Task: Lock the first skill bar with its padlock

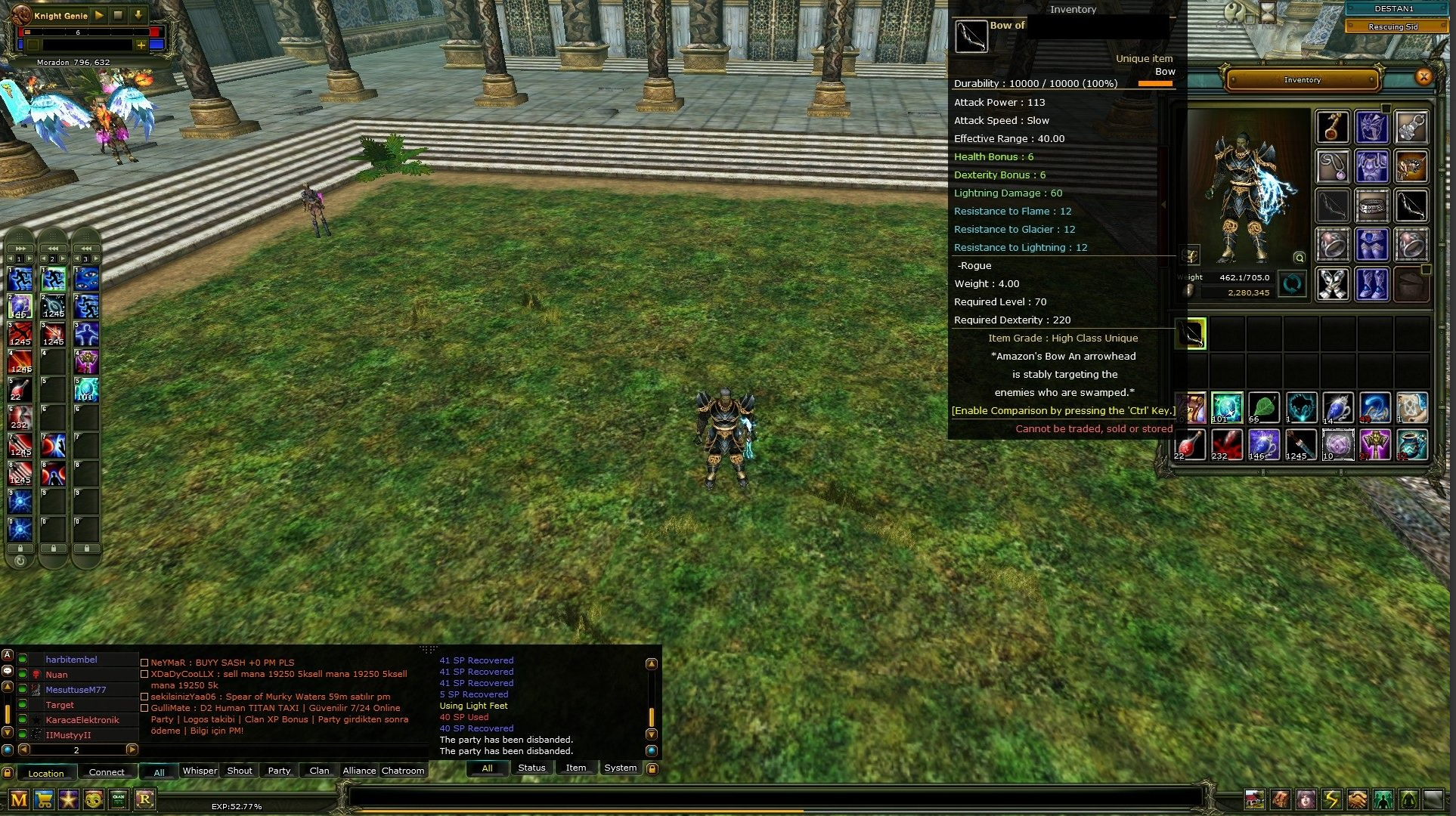Action: 20,547
